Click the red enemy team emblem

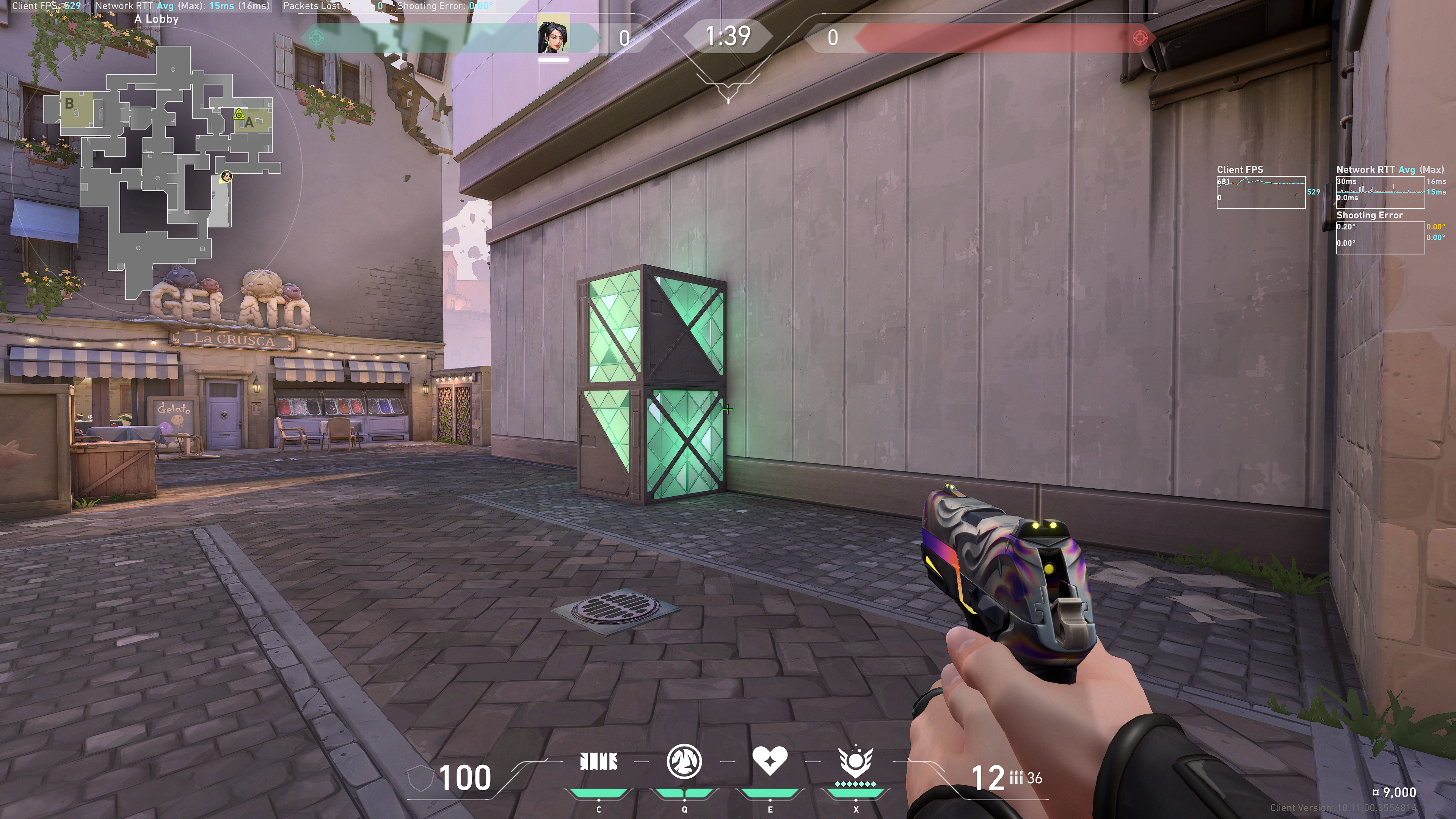[1140, 38]
